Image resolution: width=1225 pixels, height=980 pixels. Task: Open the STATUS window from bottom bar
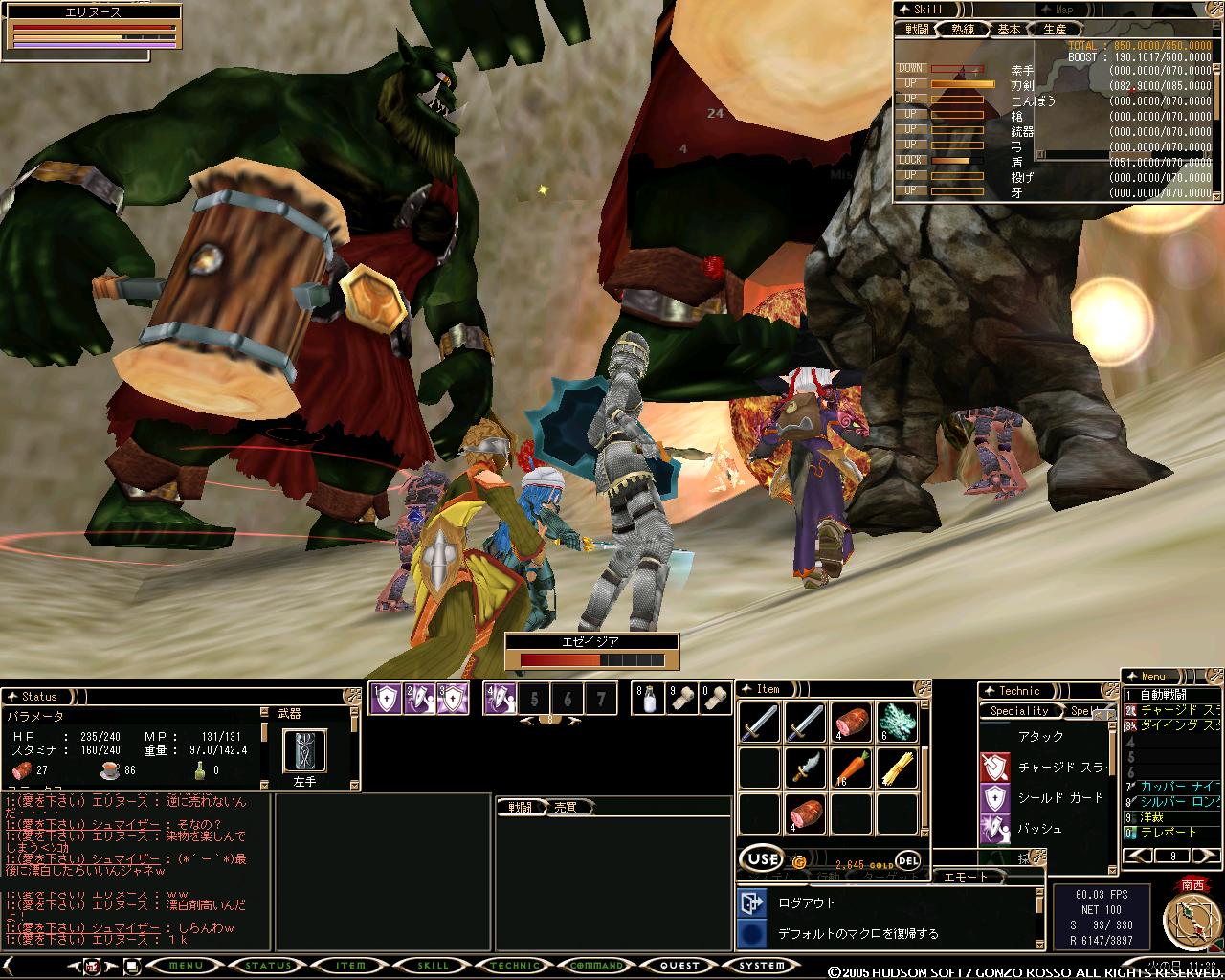coord(268,966)
